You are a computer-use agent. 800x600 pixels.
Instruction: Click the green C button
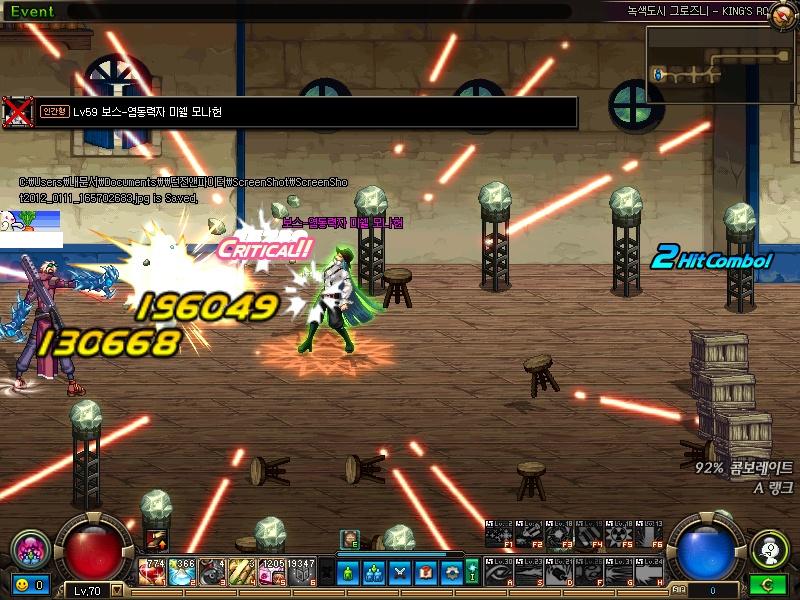[769, 584]
